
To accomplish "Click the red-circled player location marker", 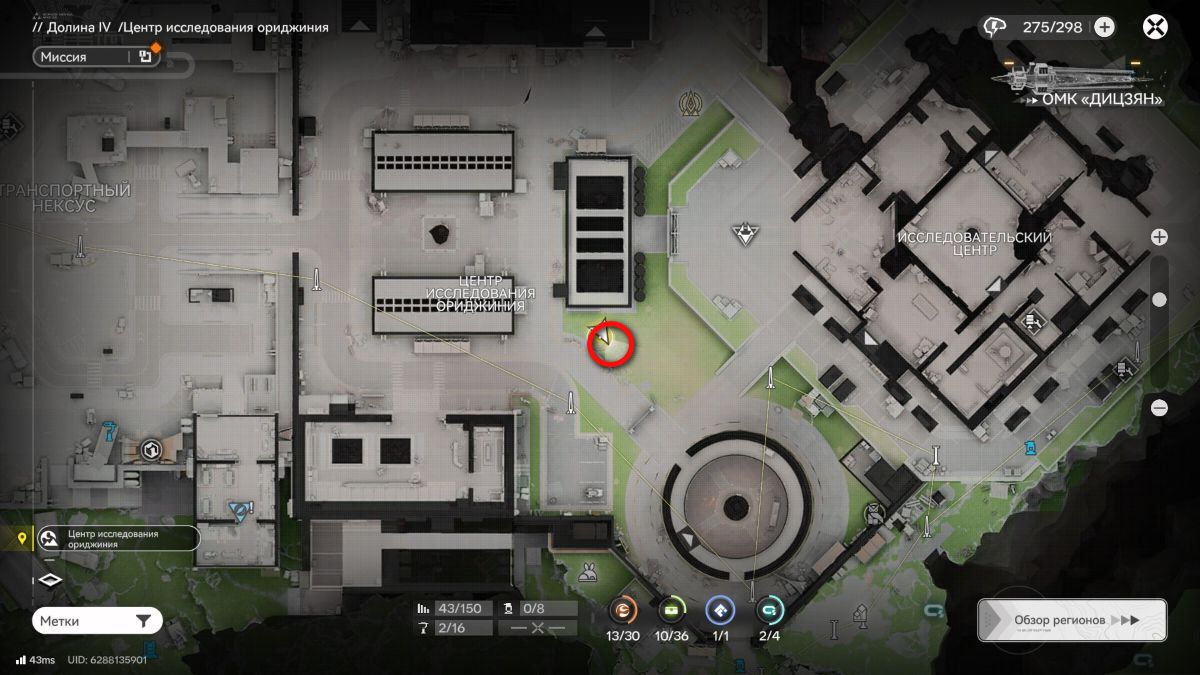I will pyautogui.click(x=610, y=342).
